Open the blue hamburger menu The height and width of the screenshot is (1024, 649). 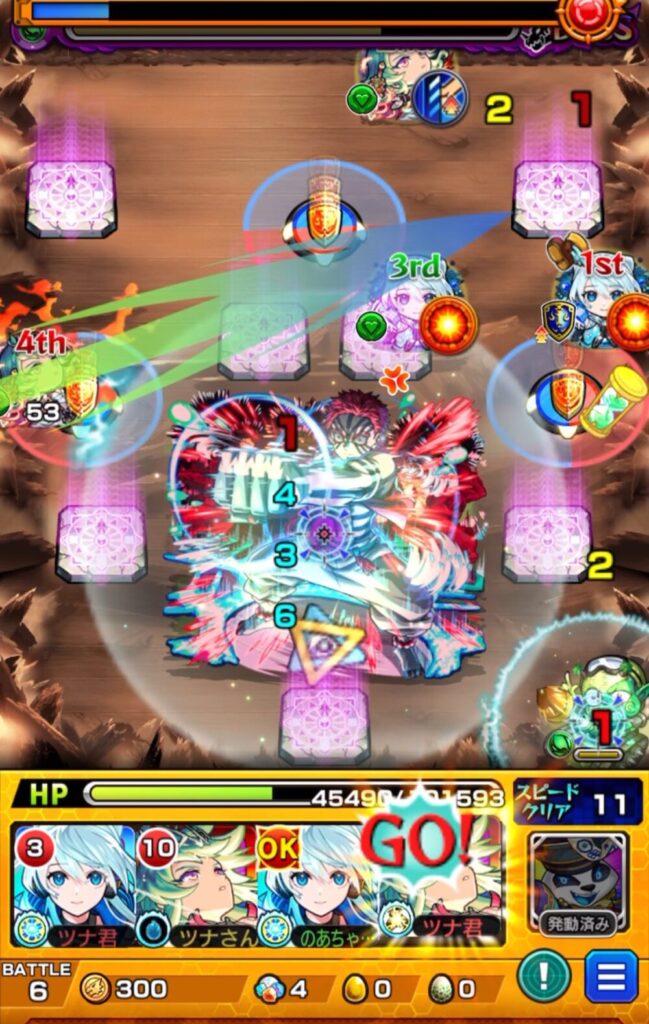[611, 977]
